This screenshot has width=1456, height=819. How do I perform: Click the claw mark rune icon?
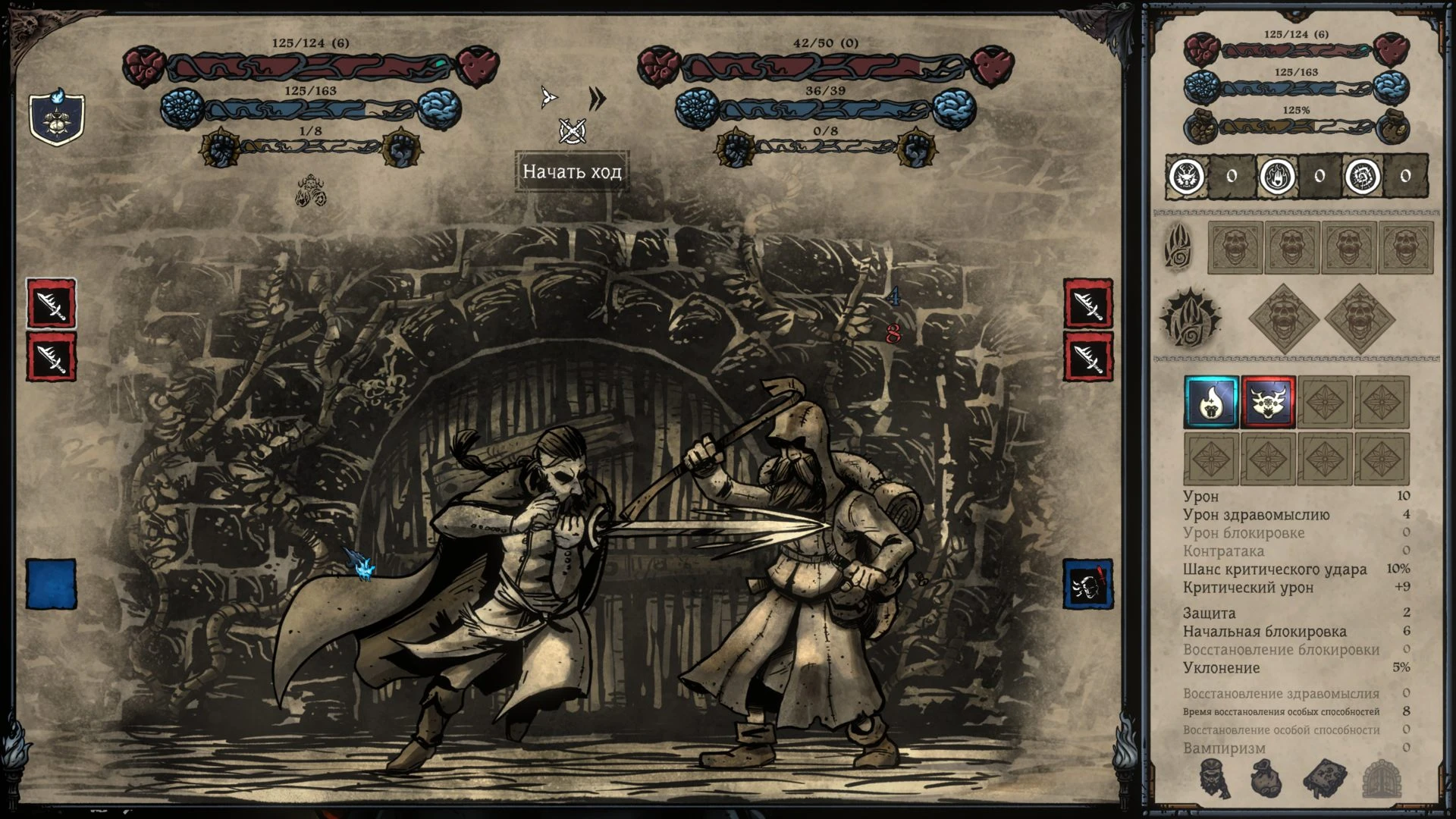[1178, 245]
